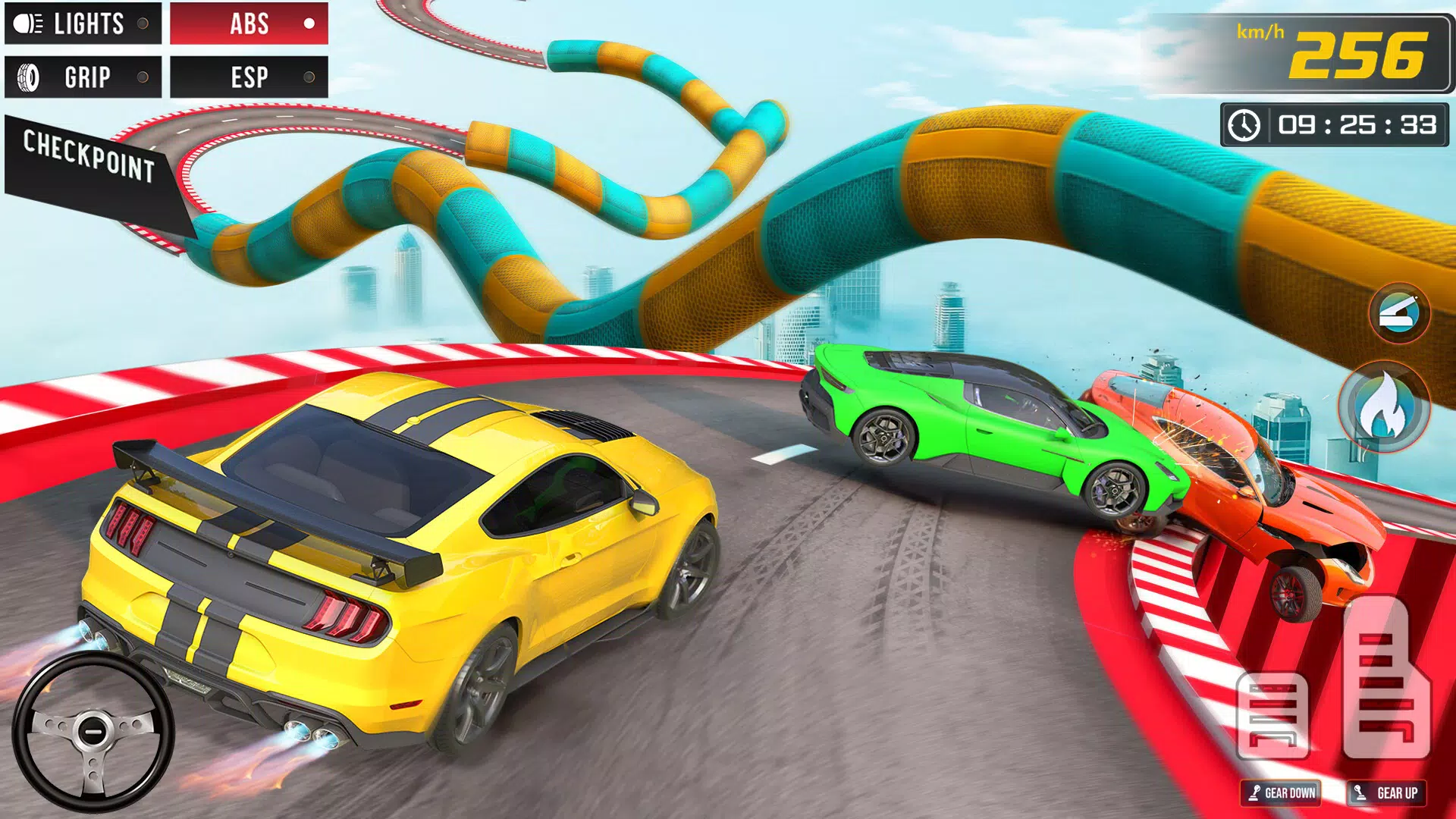This screenshot has width=1456, height=819.
Task: Select the headlight icon on the LIGHTS button
Action: coord(27,24)
